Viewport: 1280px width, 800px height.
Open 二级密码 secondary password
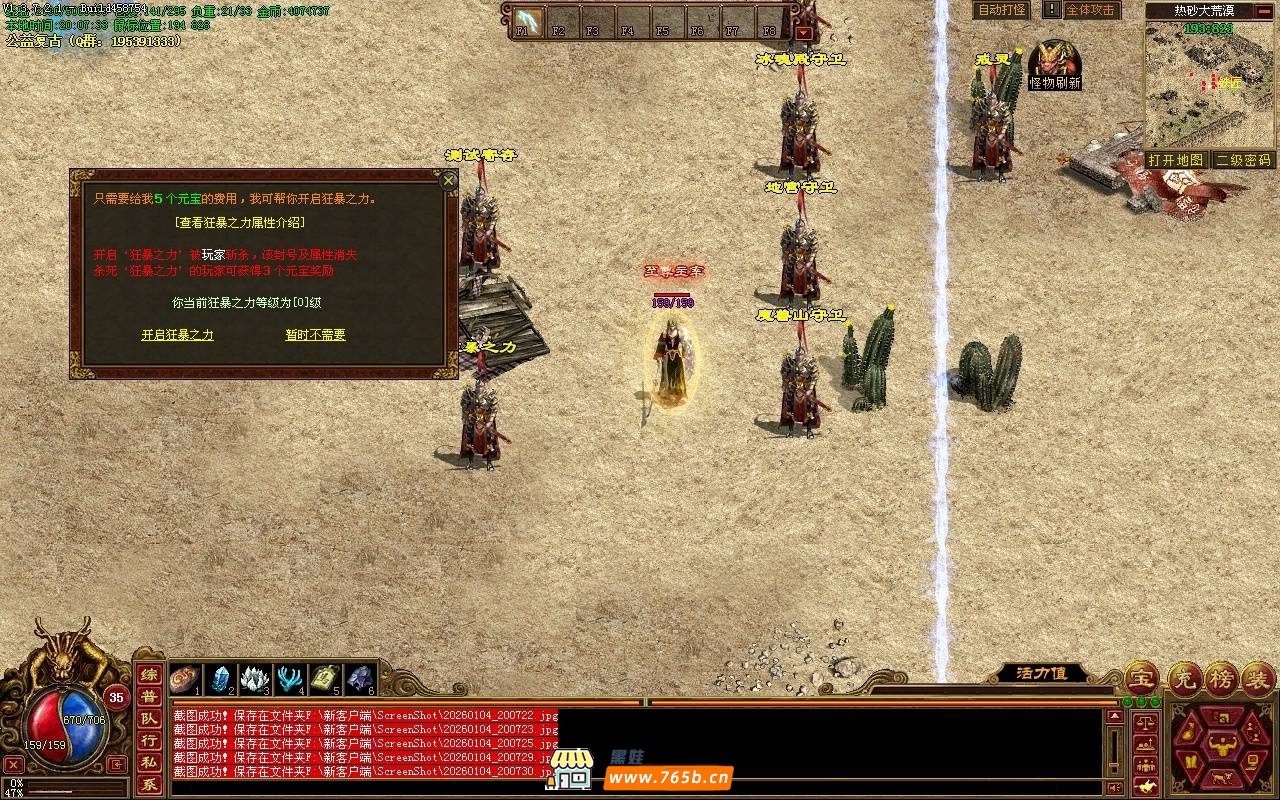click(1243, 160)
